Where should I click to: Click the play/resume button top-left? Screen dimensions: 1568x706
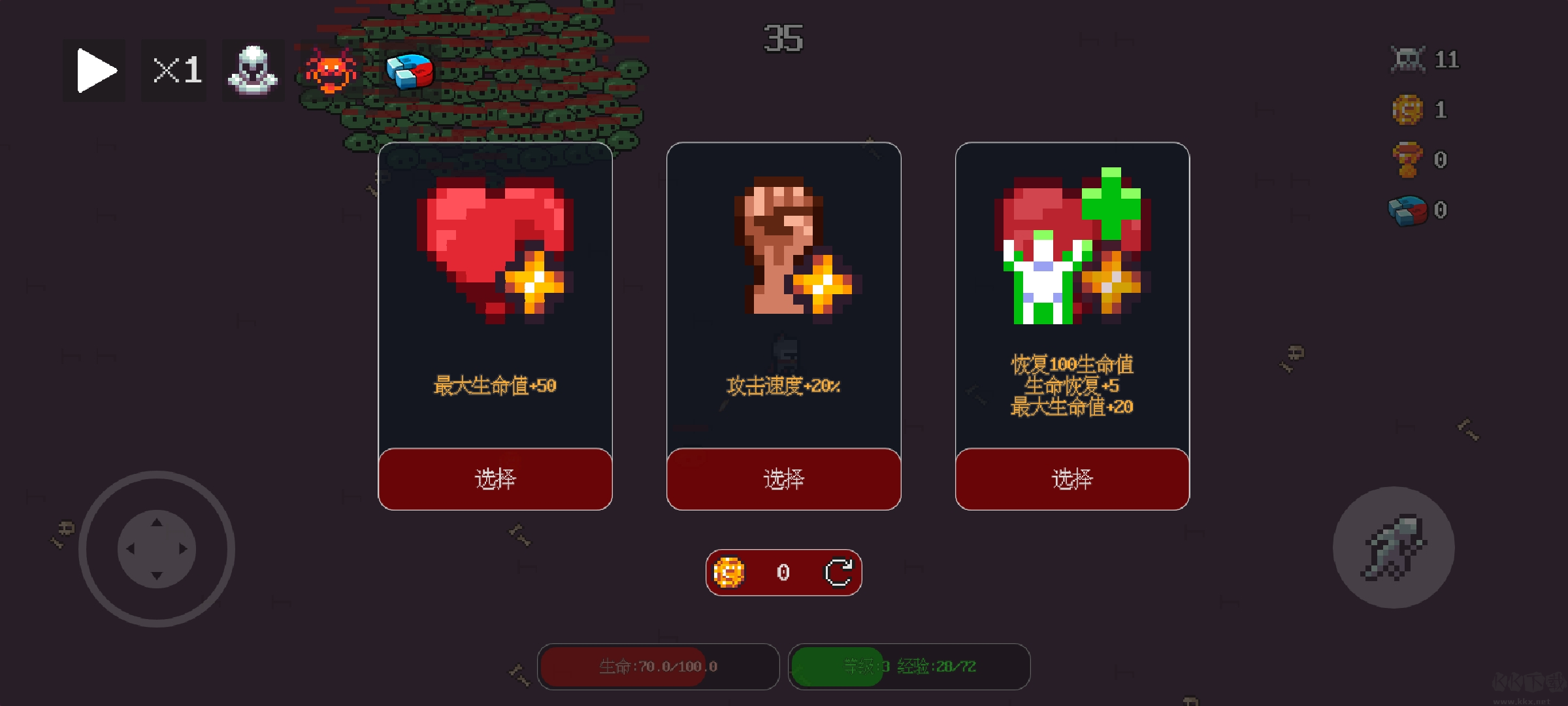93,70
